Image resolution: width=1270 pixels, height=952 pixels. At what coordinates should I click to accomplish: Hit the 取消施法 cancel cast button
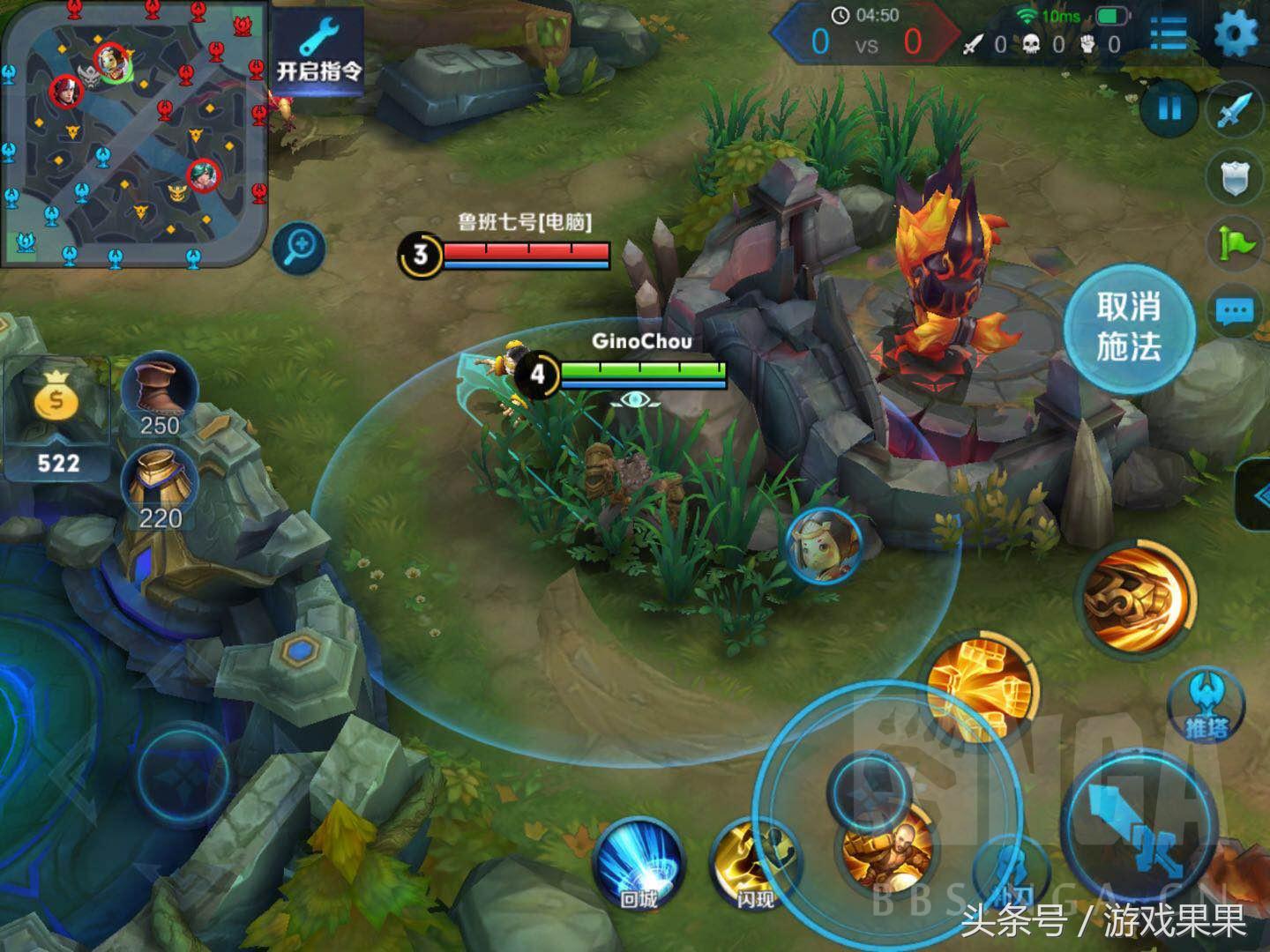(x=1128, y=327)
